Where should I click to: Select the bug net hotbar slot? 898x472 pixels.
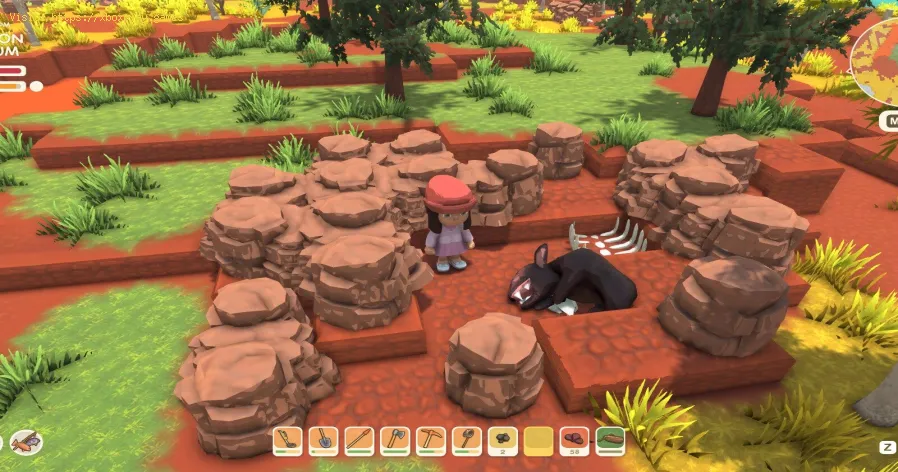pyautogui.click(x=467, y=440)
